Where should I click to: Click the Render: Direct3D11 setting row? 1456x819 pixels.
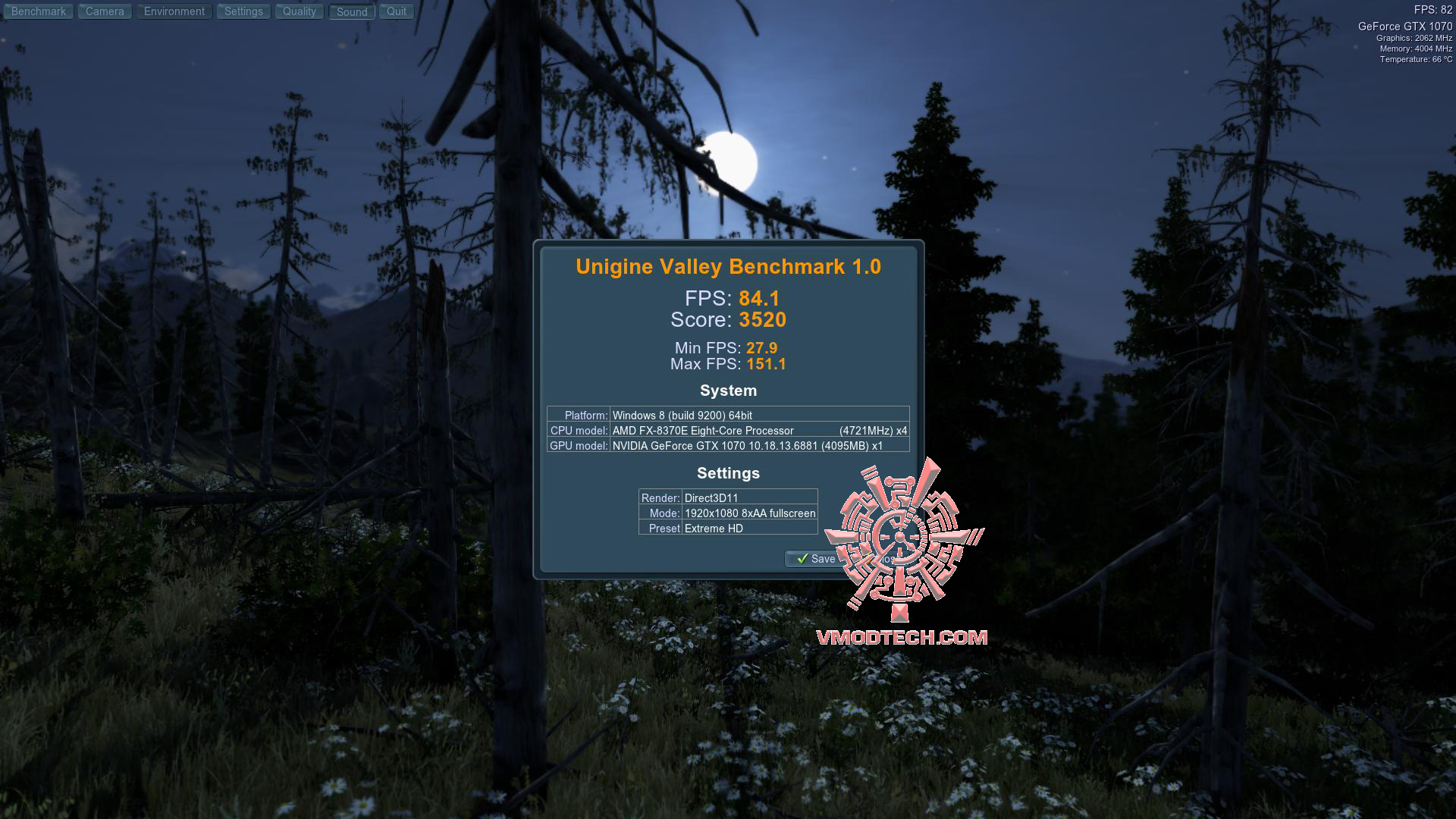726,498
